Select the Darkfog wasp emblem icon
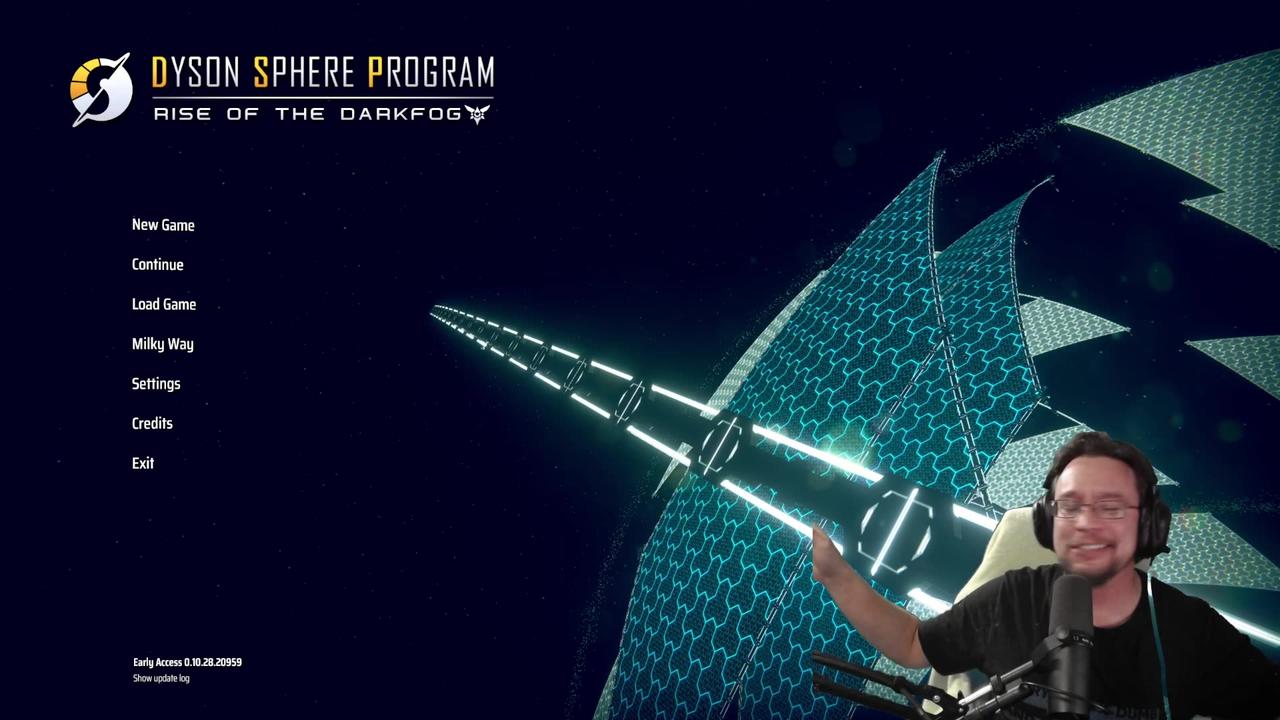The width and height of the screenshot is (1280, 720). coord(477,114)
